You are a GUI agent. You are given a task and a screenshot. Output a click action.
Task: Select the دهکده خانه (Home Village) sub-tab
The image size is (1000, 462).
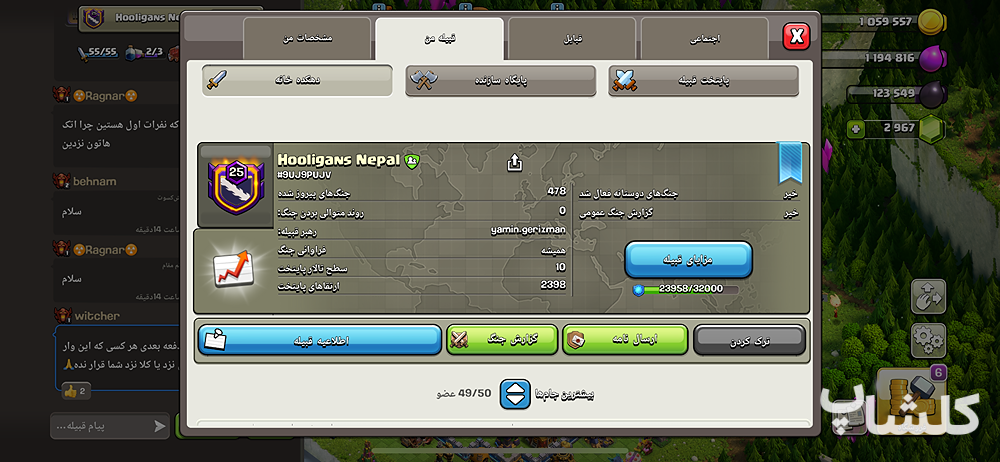click(297, 80)
